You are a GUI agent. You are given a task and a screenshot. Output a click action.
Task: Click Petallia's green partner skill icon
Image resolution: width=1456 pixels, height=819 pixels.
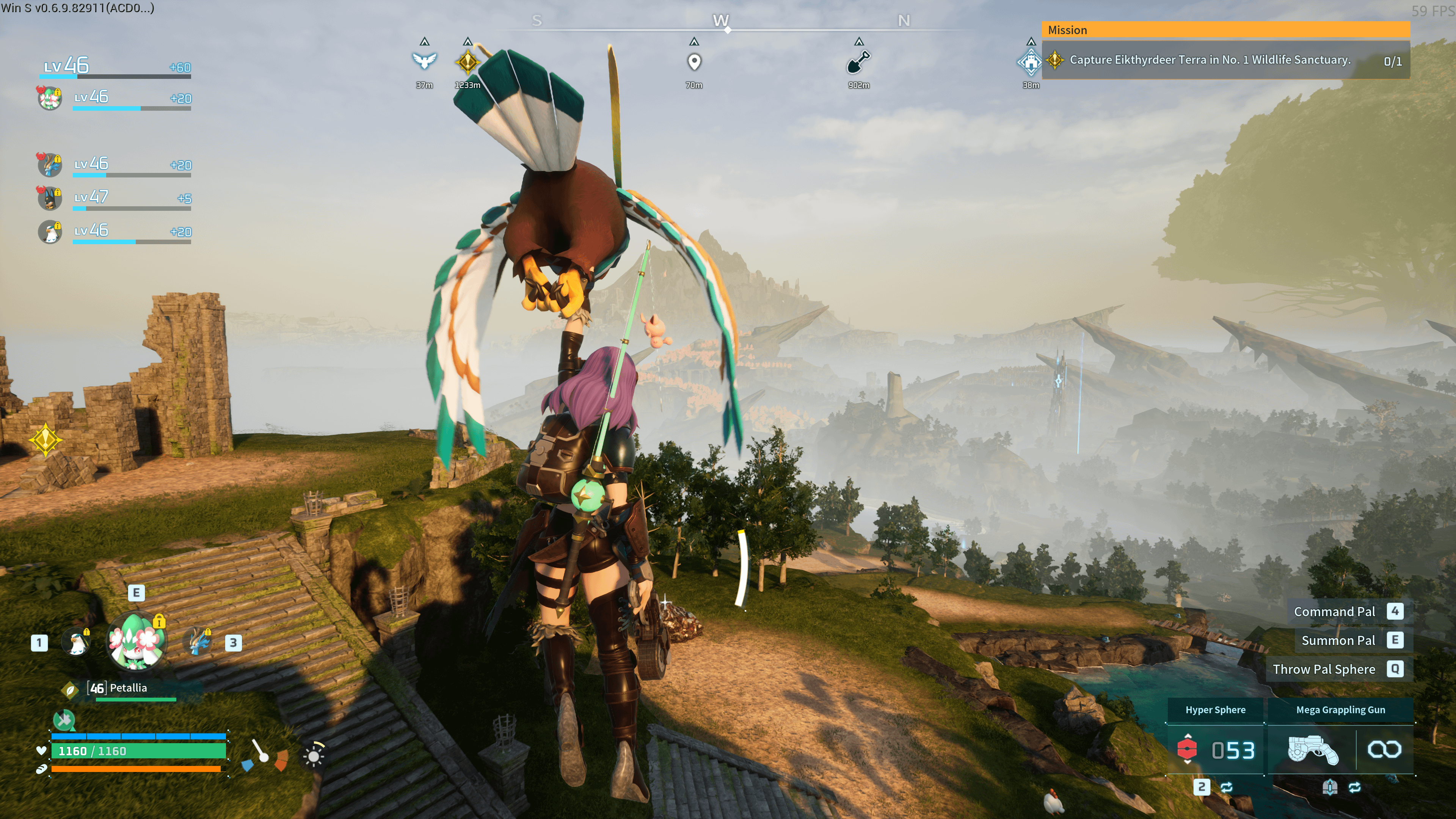coord(64,720)
